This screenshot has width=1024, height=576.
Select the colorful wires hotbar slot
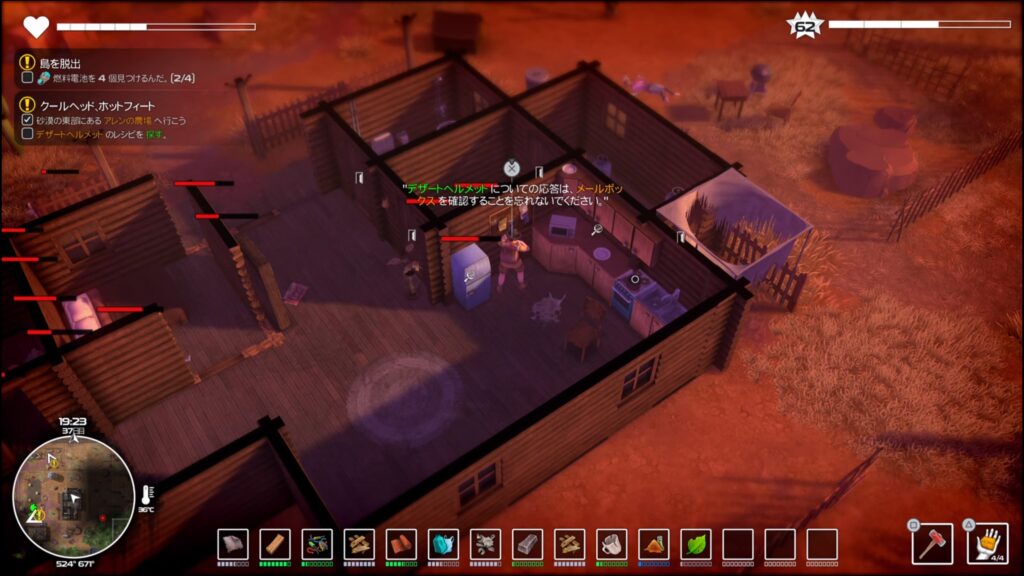click(317, 544)
